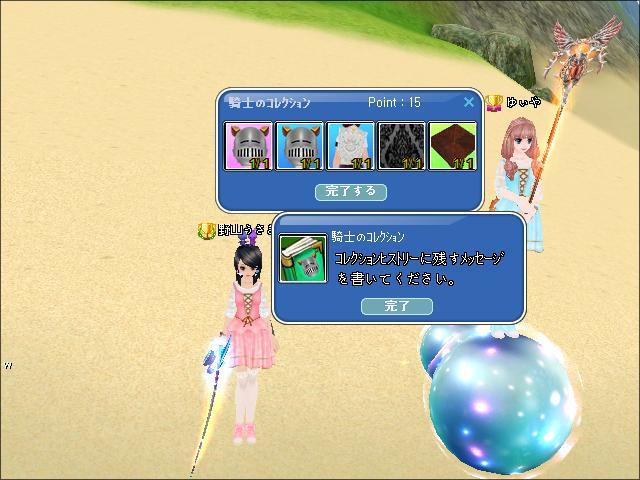Select the knight helmet on blue background

pyautogui.click(x=299, y=146)
